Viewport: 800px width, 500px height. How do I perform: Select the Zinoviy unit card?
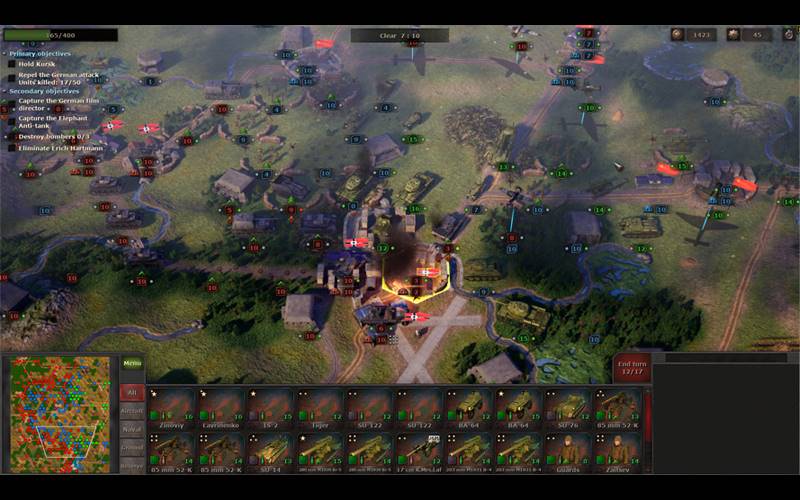171,407
